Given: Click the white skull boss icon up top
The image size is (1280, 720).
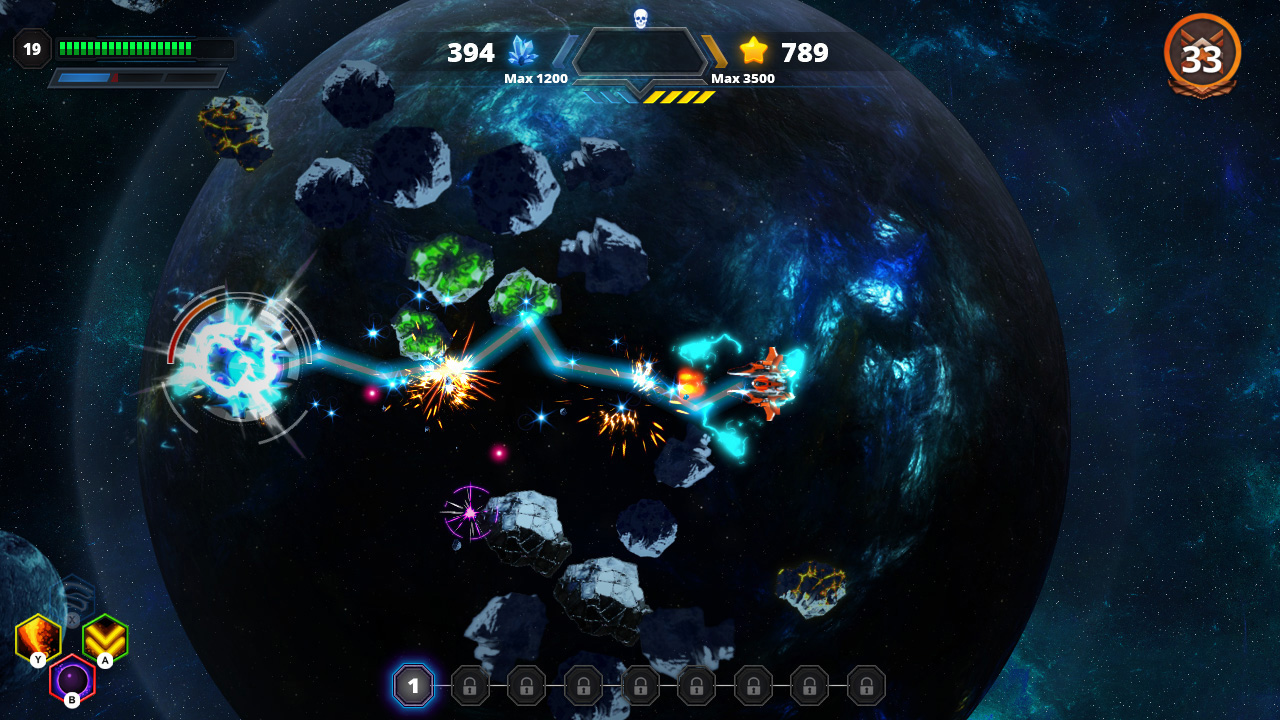Looking at the screenshot, I should 639,16.
